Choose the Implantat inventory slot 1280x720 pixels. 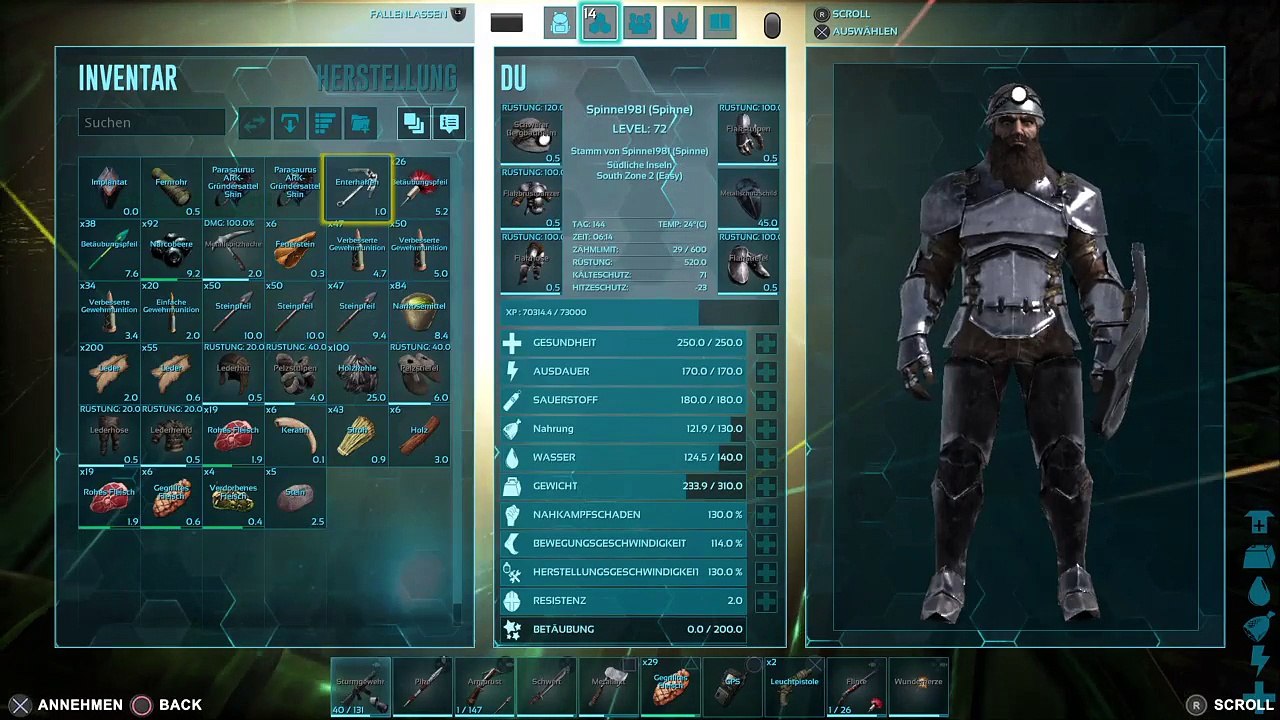[109, 188]
